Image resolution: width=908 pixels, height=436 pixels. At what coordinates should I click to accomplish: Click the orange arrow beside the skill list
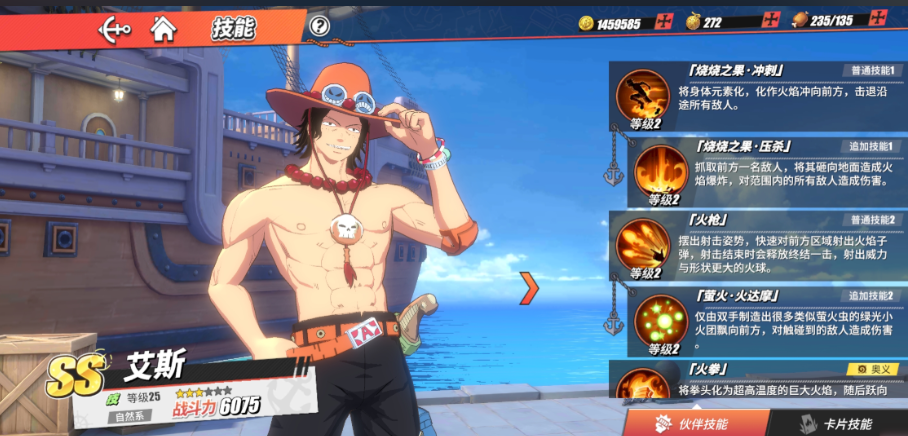(529, 289)
